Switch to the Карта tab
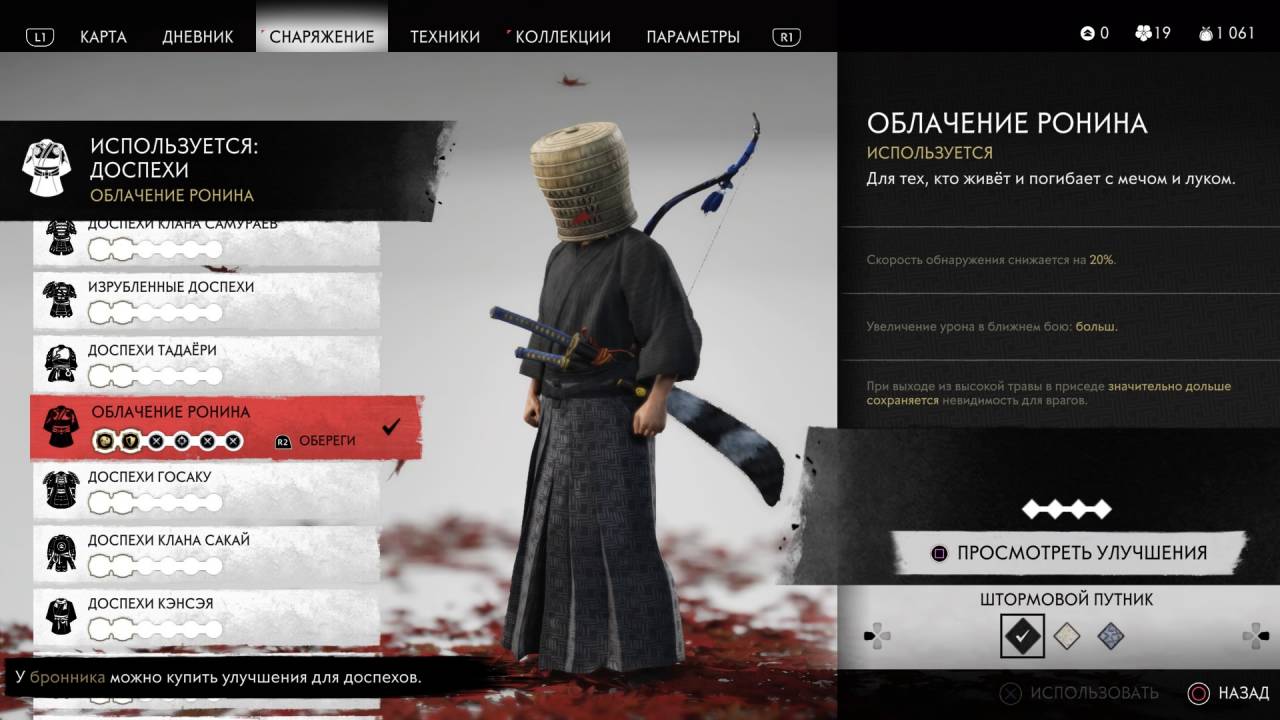This screenshot has height=720, width=1280. click(103, 37)
